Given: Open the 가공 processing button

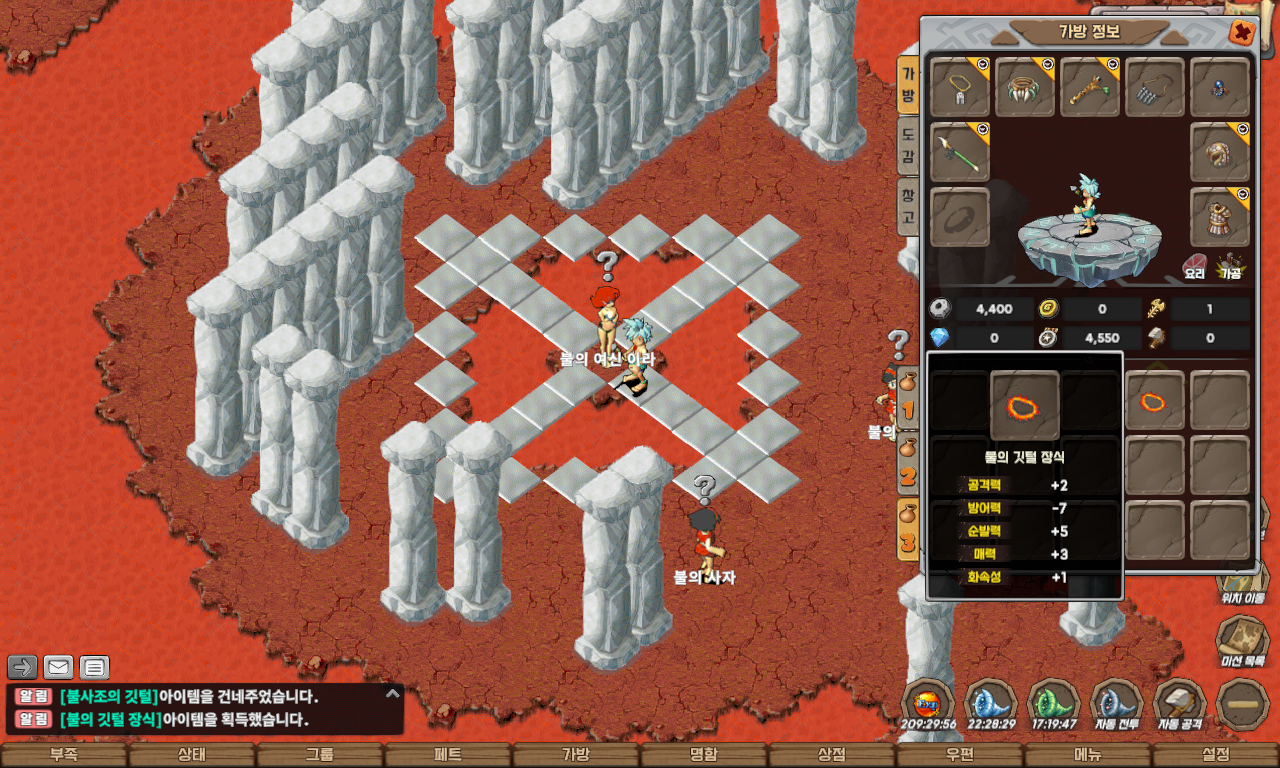Looking at the screenshot, I should (1230, 265).
